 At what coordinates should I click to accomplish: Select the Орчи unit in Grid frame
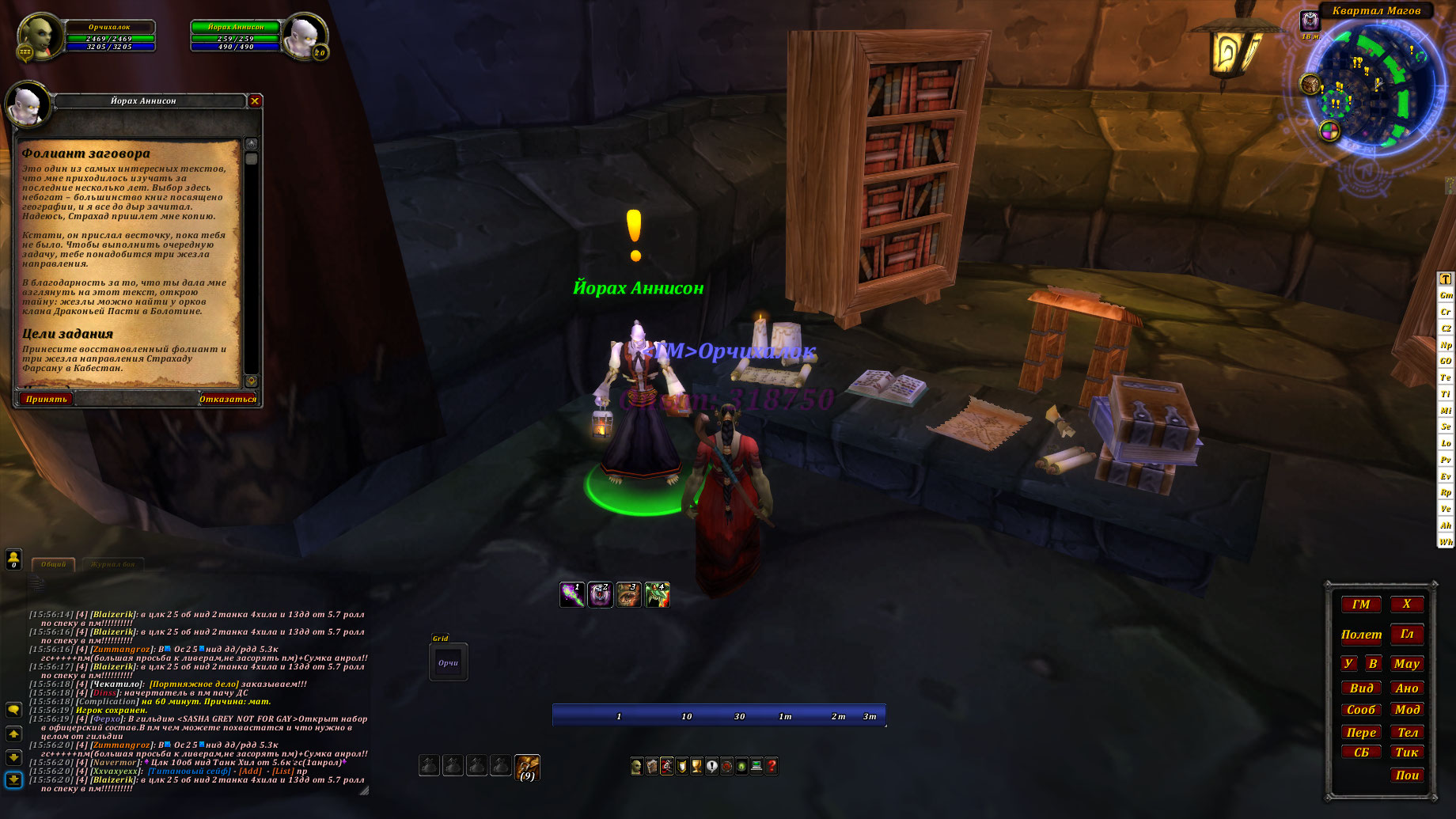pyautogui.click(x=448, y=663)
